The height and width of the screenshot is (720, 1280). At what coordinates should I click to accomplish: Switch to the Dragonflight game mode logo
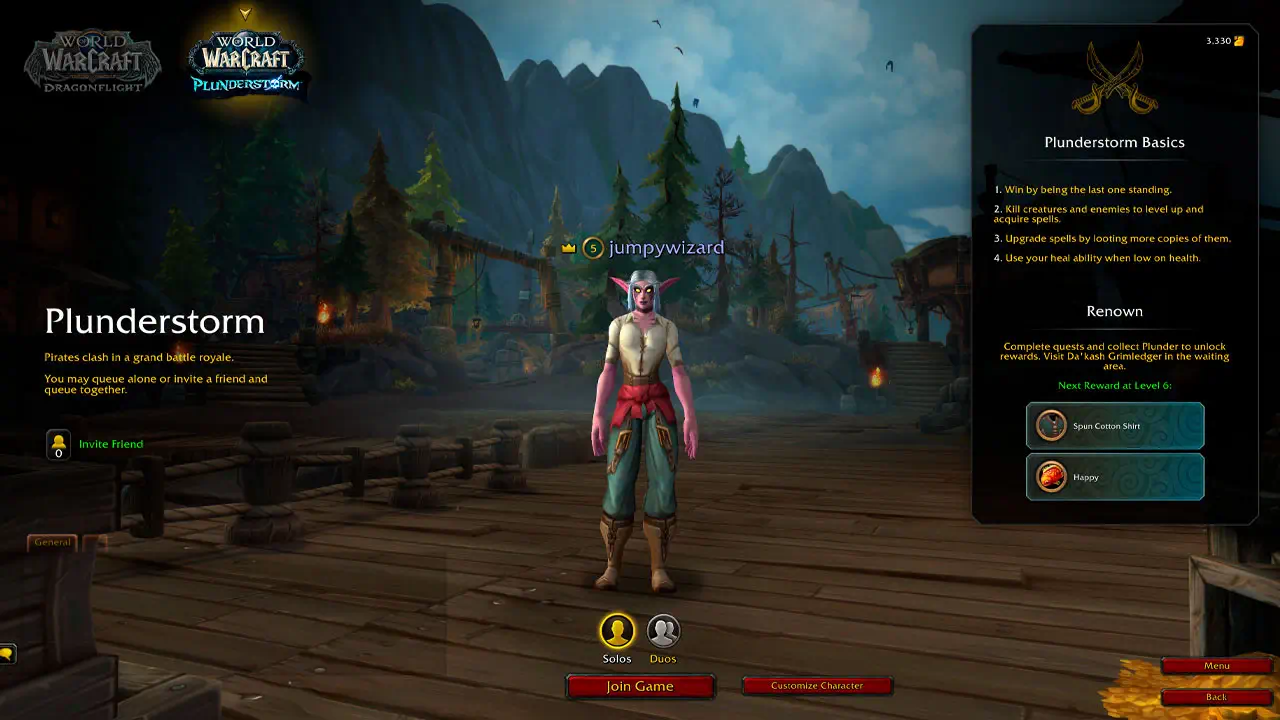(x=93, y=62)
